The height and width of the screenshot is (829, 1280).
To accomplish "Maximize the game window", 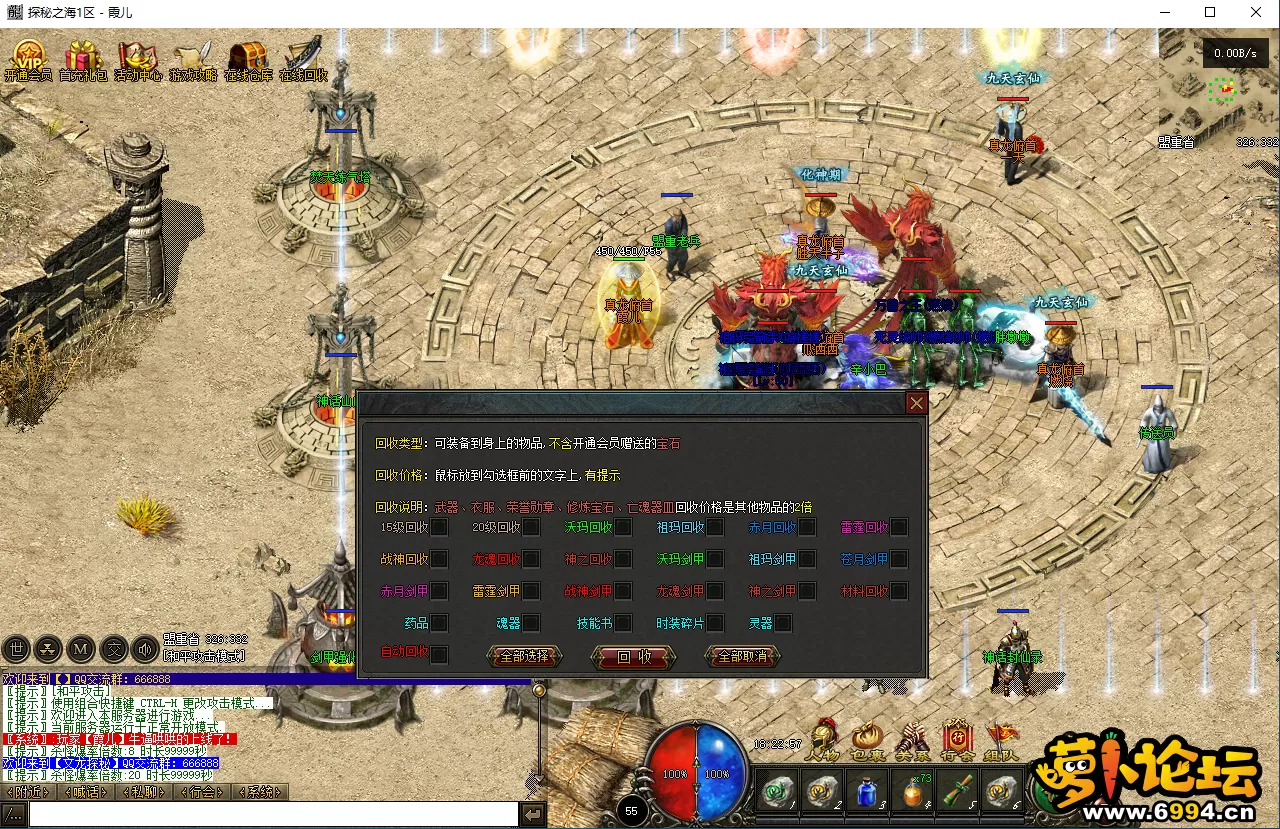I will (x=1210, y=13).
